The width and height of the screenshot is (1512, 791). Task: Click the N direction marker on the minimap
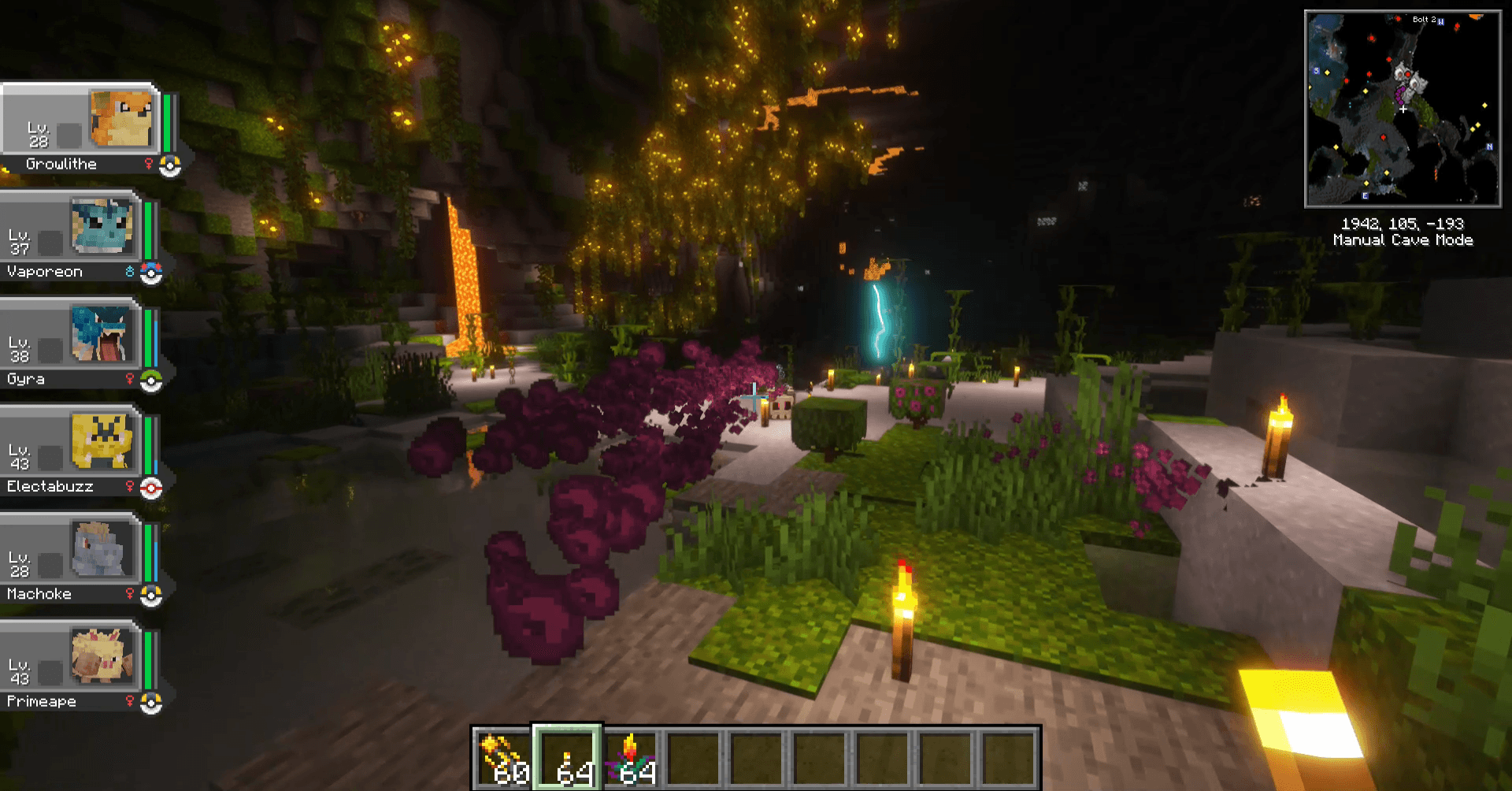1489,145
